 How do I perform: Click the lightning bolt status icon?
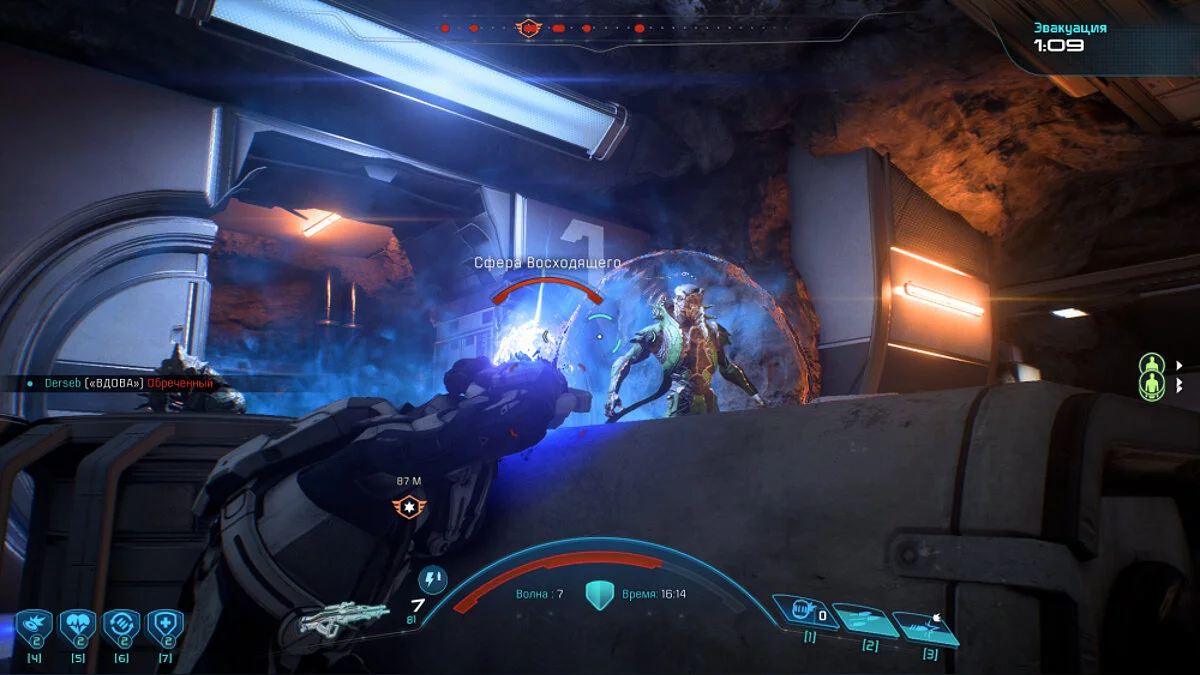coord(432,581)
